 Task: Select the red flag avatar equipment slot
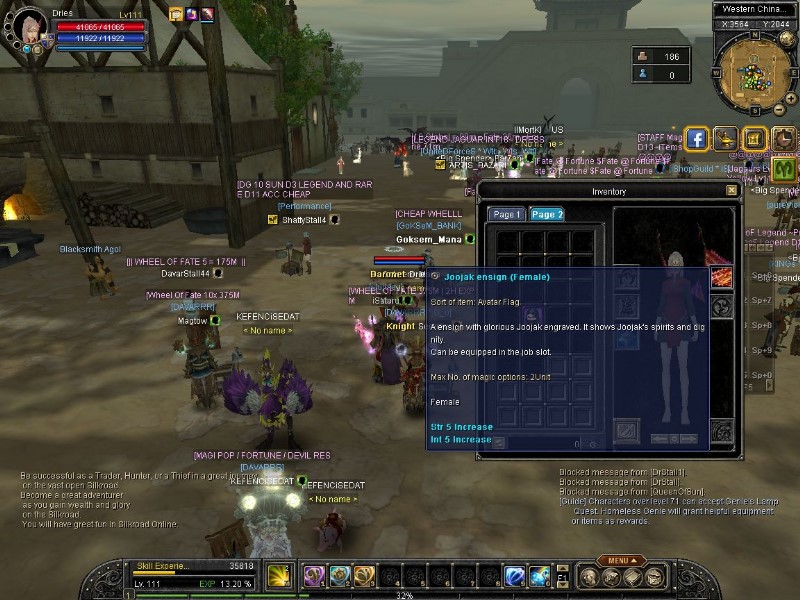pos(722,277)
